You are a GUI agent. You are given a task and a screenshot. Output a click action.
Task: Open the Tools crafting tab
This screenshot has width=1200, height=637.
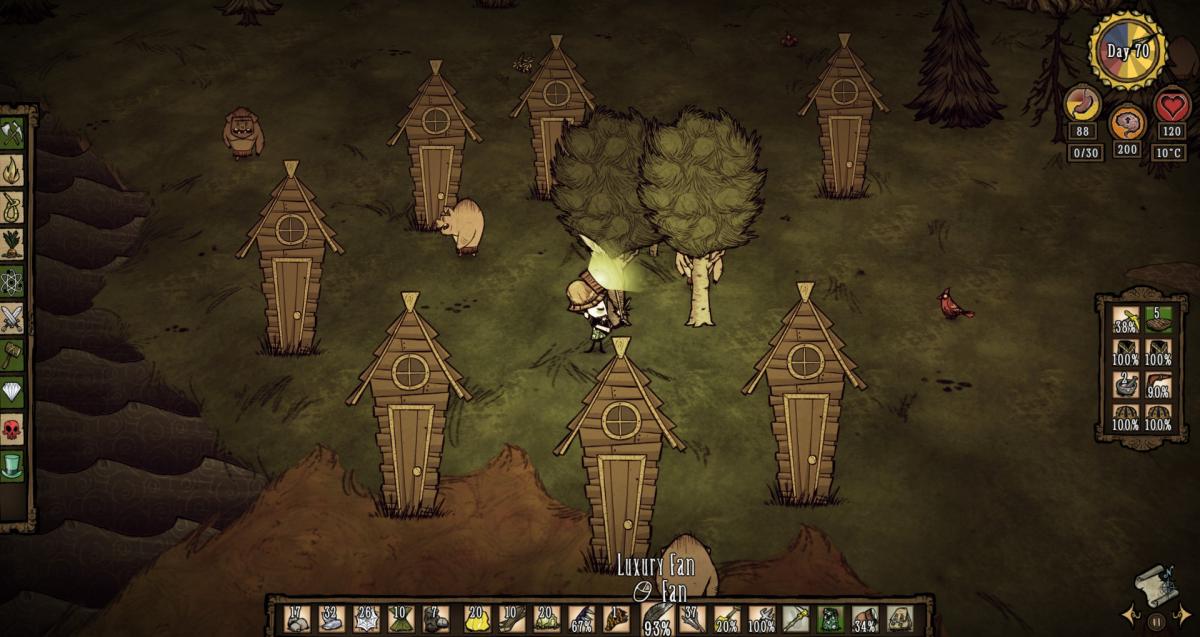click(12, 132)
